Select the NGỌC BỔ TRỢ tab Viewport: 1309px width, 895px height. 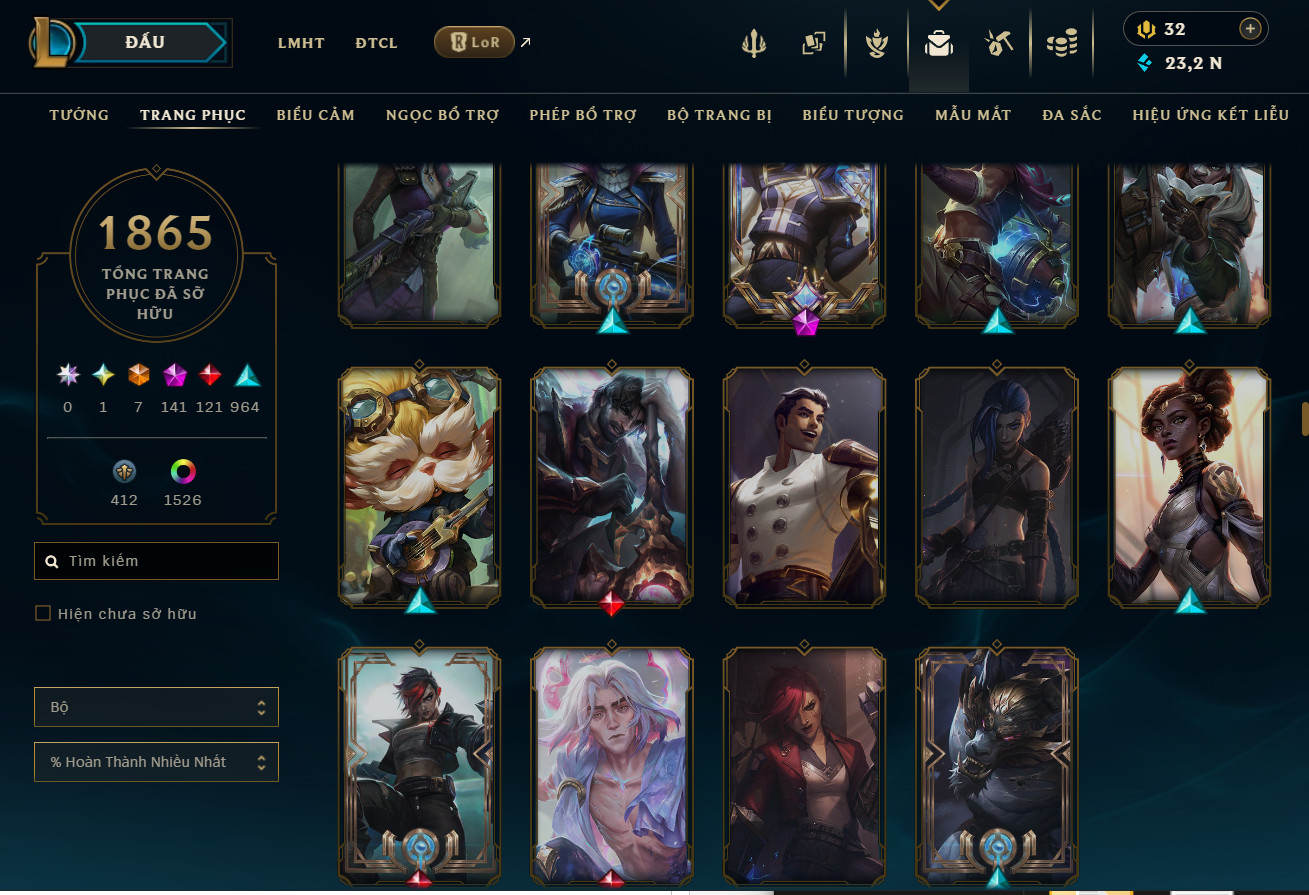[x=442, y=115]
